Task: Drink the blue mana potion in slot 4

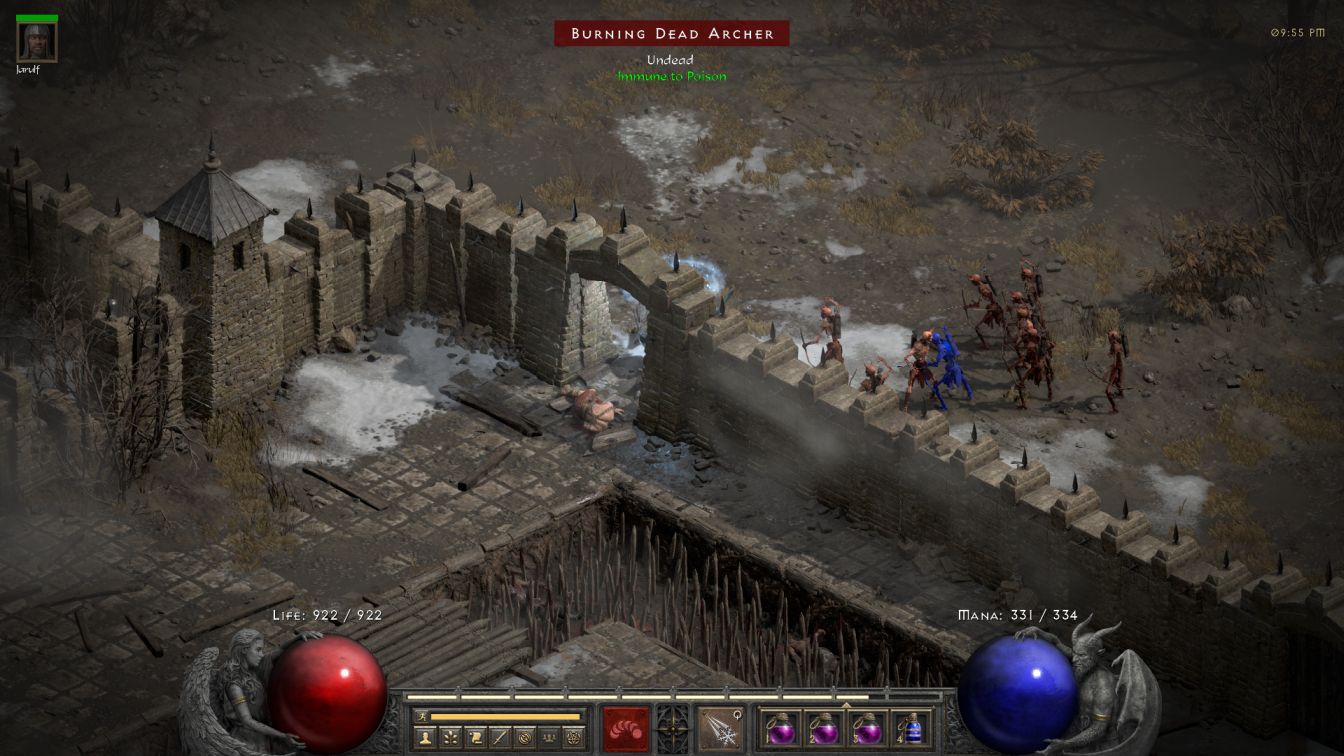Action: tap(911, 727)
